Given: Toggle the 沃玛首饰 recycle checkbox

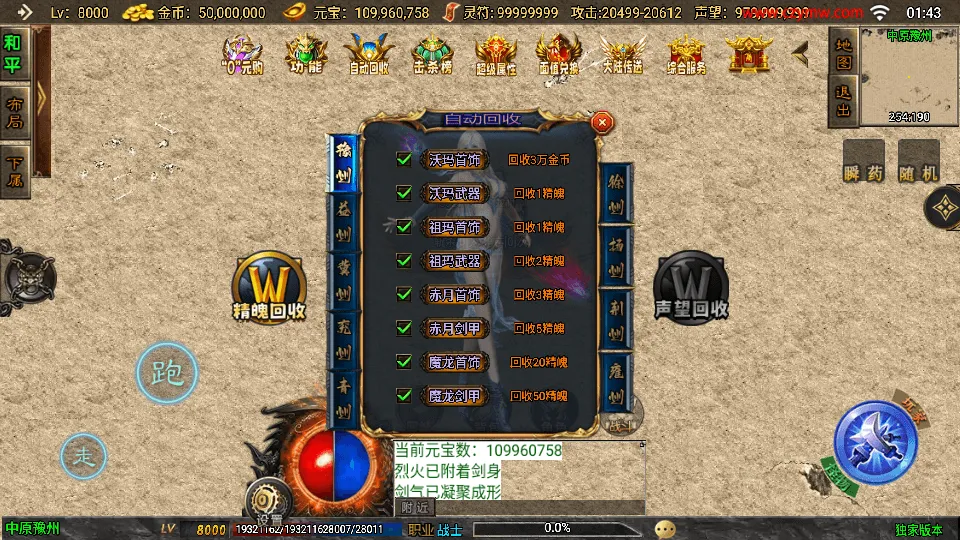Looking at the screenshot, I should (x=404, y=159).
